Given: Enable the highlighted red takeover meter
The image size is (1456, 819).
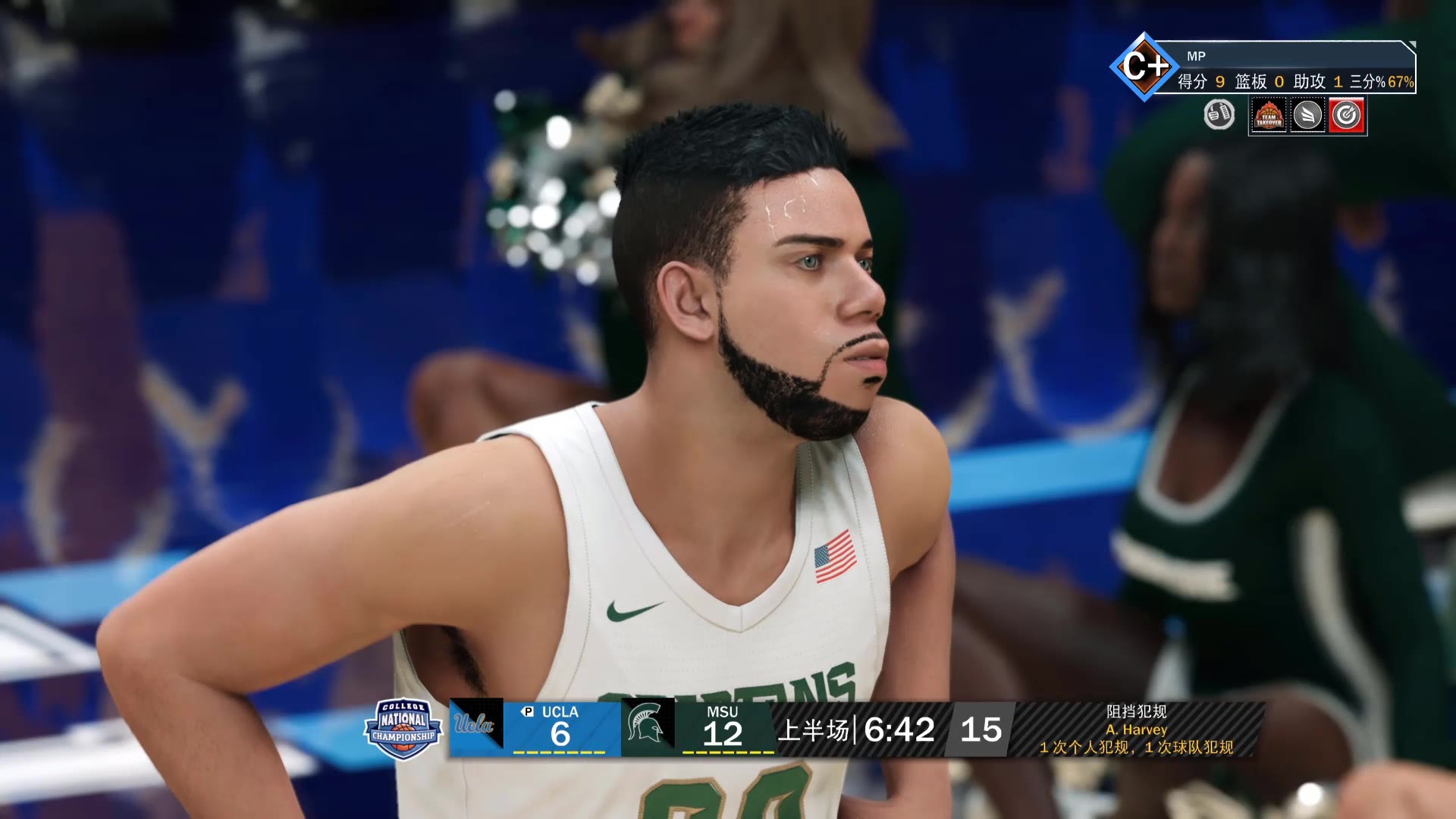Looking at the screenshot, I should tap(1348, 115).
